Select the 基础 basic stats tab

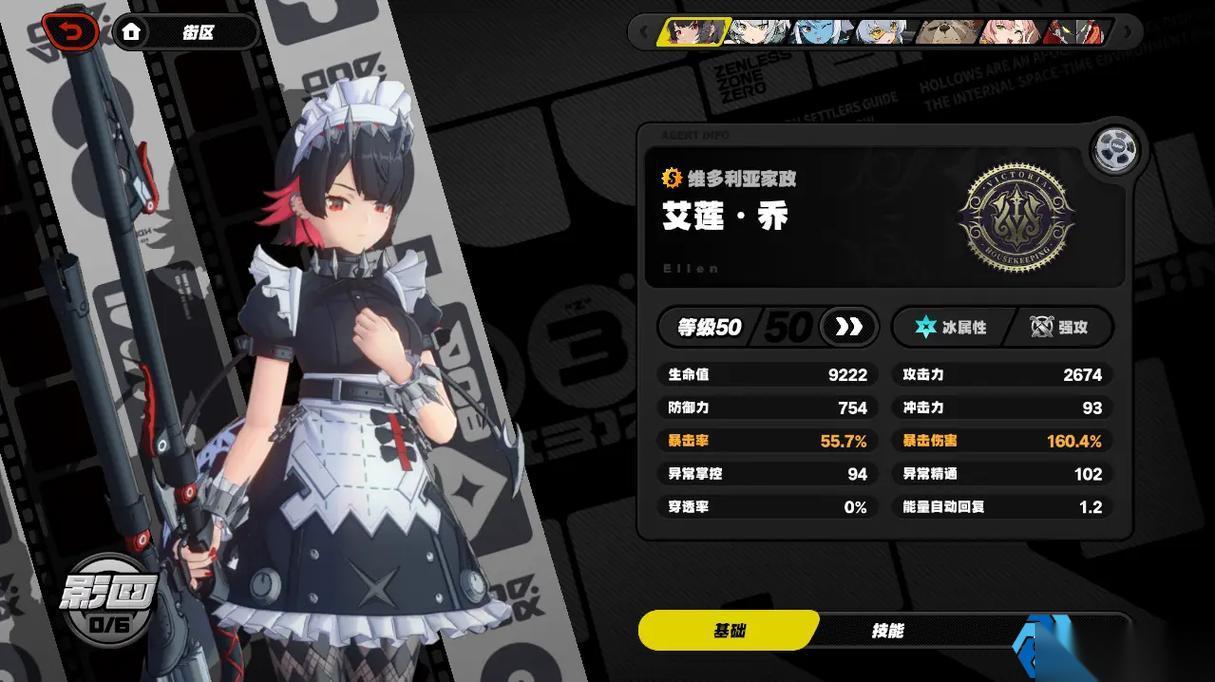pos(729,630)
